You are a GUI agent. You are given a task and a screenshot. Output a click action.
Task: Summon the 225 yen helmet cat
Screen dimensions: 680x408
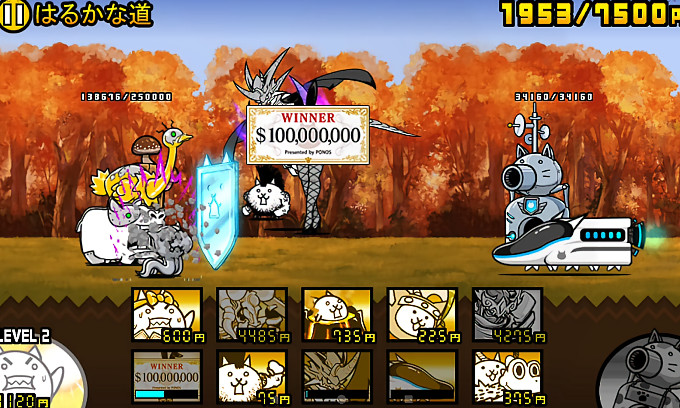(x=422, y=315)
